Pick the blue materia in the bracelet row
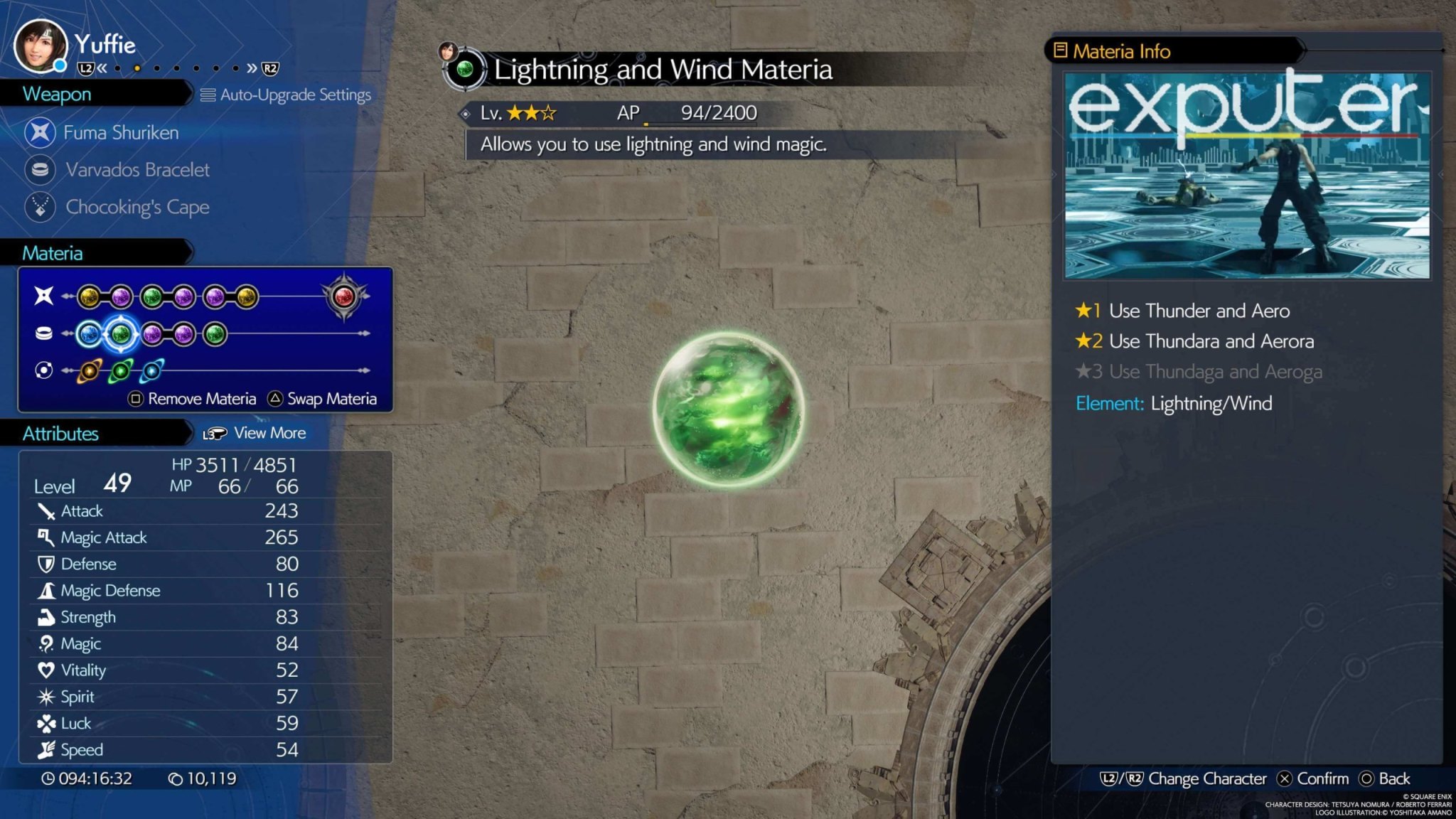This screenshot has width=1456, height=819. (x=90, y=333)
